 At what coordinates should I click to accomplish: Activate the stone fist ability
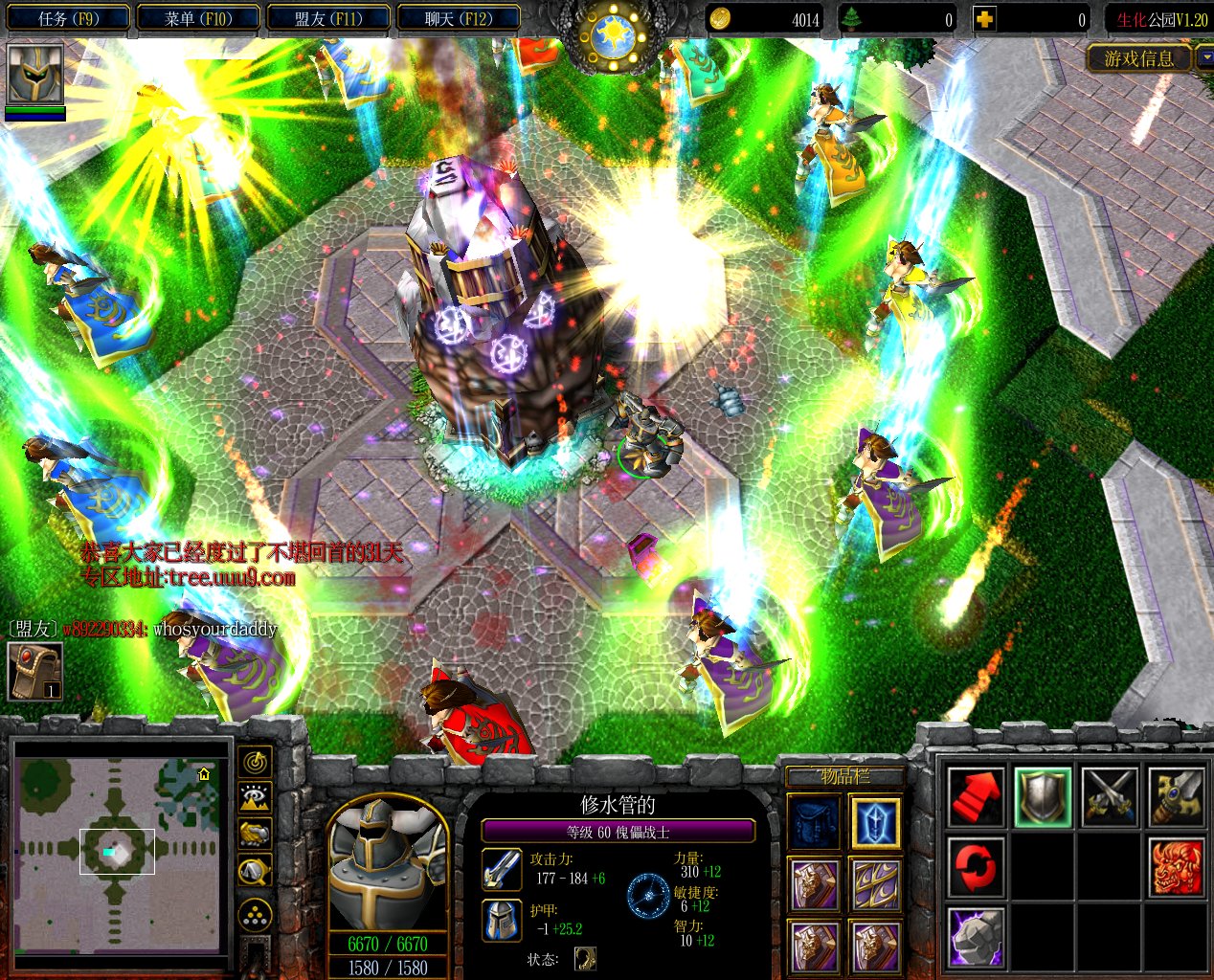click(976, 936)
